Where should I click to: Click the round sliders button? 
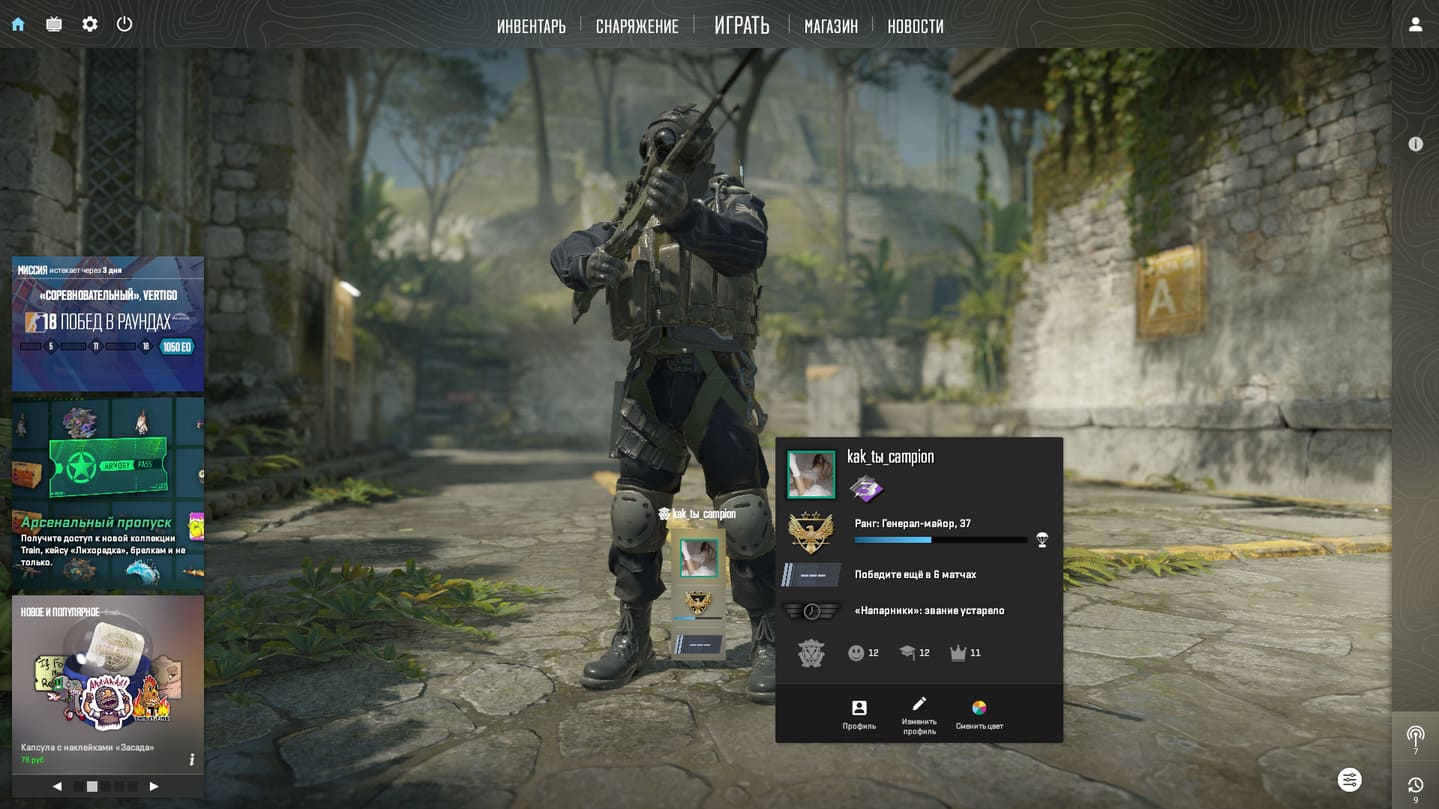coord(1349,779)
